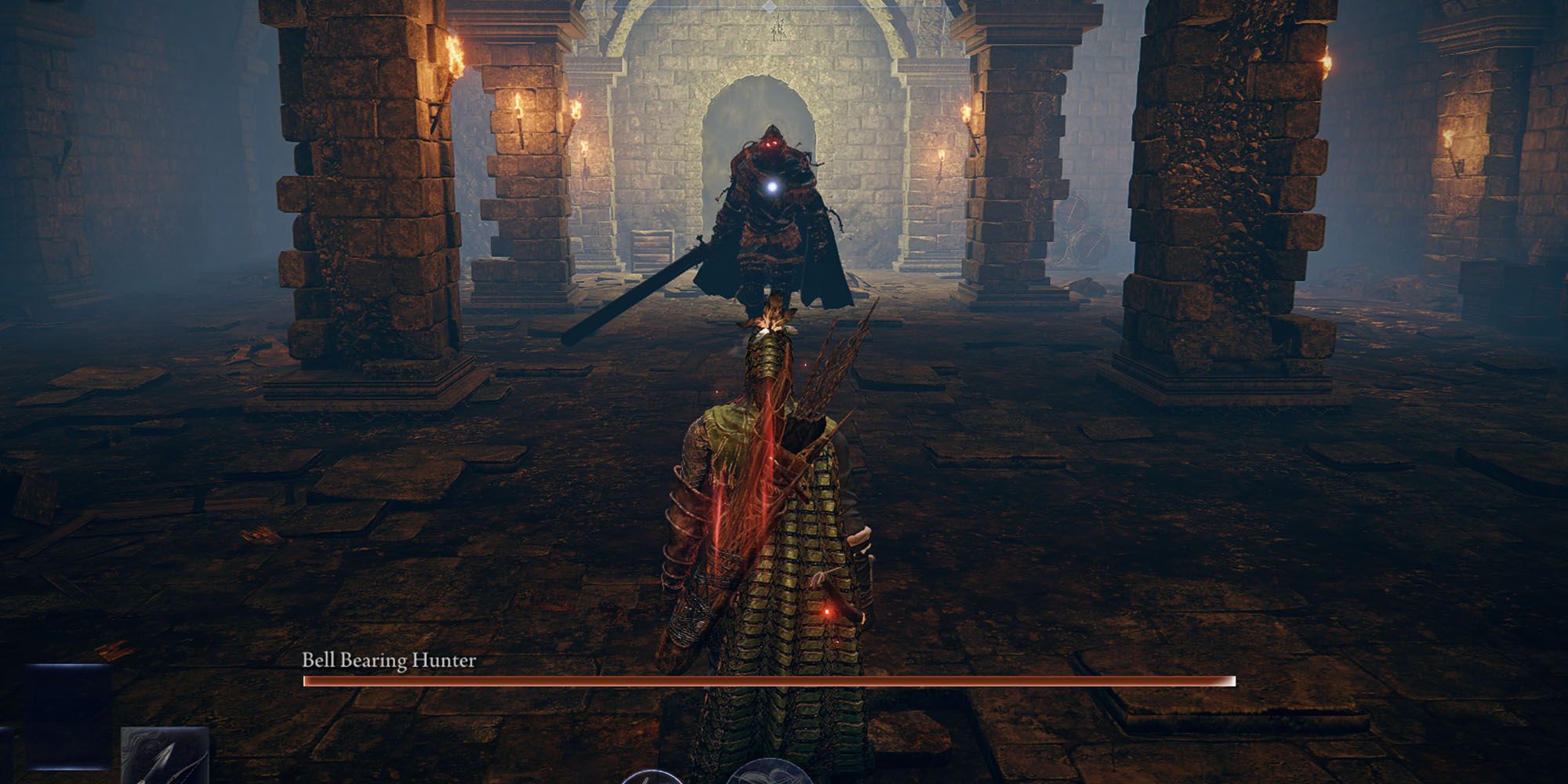Click the empty dark blue spell slot
Viewport: 1568px width, 784px height.
pos(69,706)
